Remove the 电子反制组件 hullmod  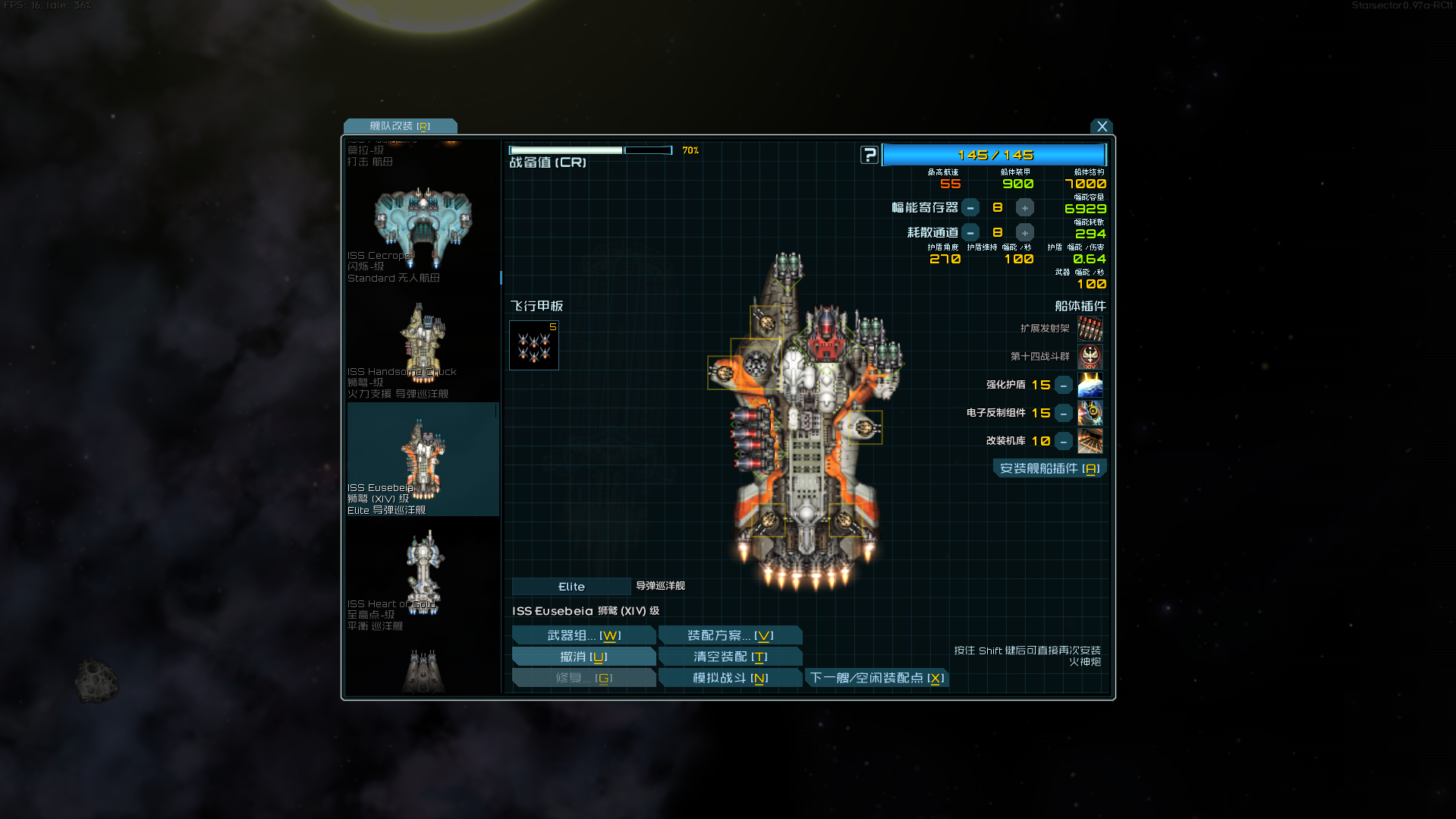pos(1064,414)
